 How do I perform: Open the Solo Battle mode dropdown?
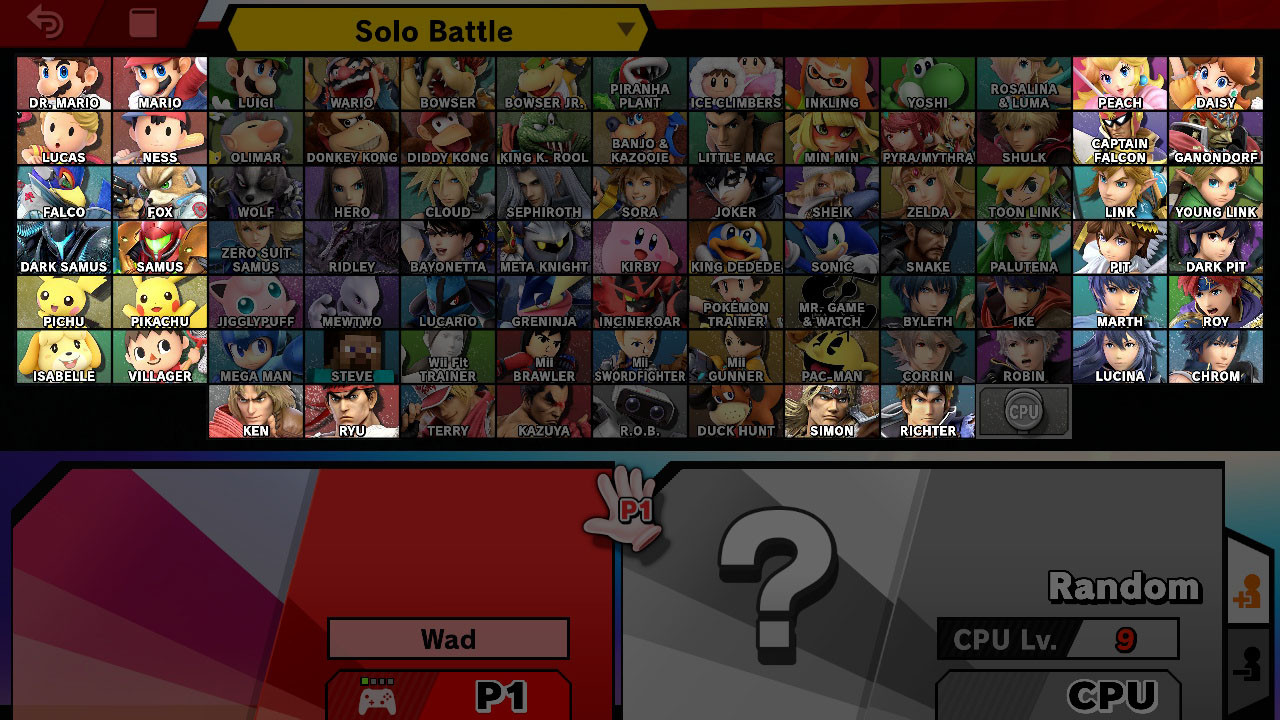coord(432,30)
